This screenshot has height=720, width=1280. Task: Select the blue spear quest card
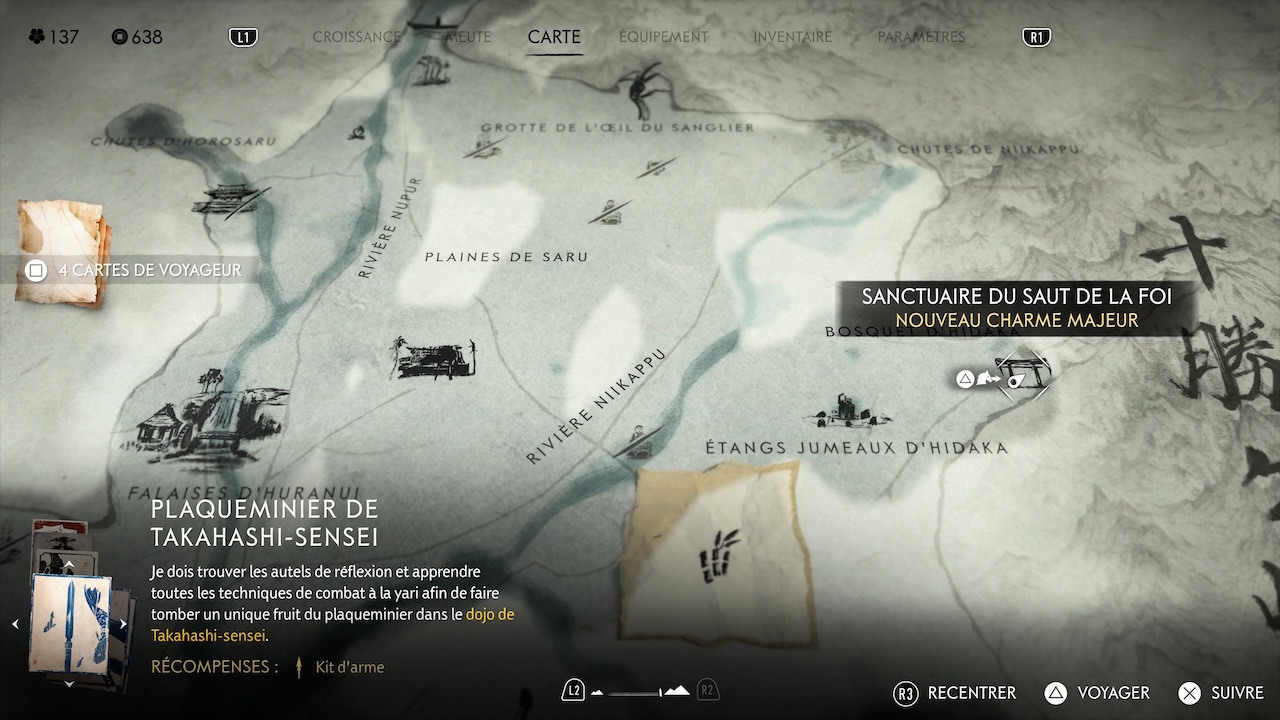tap(69, 622)
